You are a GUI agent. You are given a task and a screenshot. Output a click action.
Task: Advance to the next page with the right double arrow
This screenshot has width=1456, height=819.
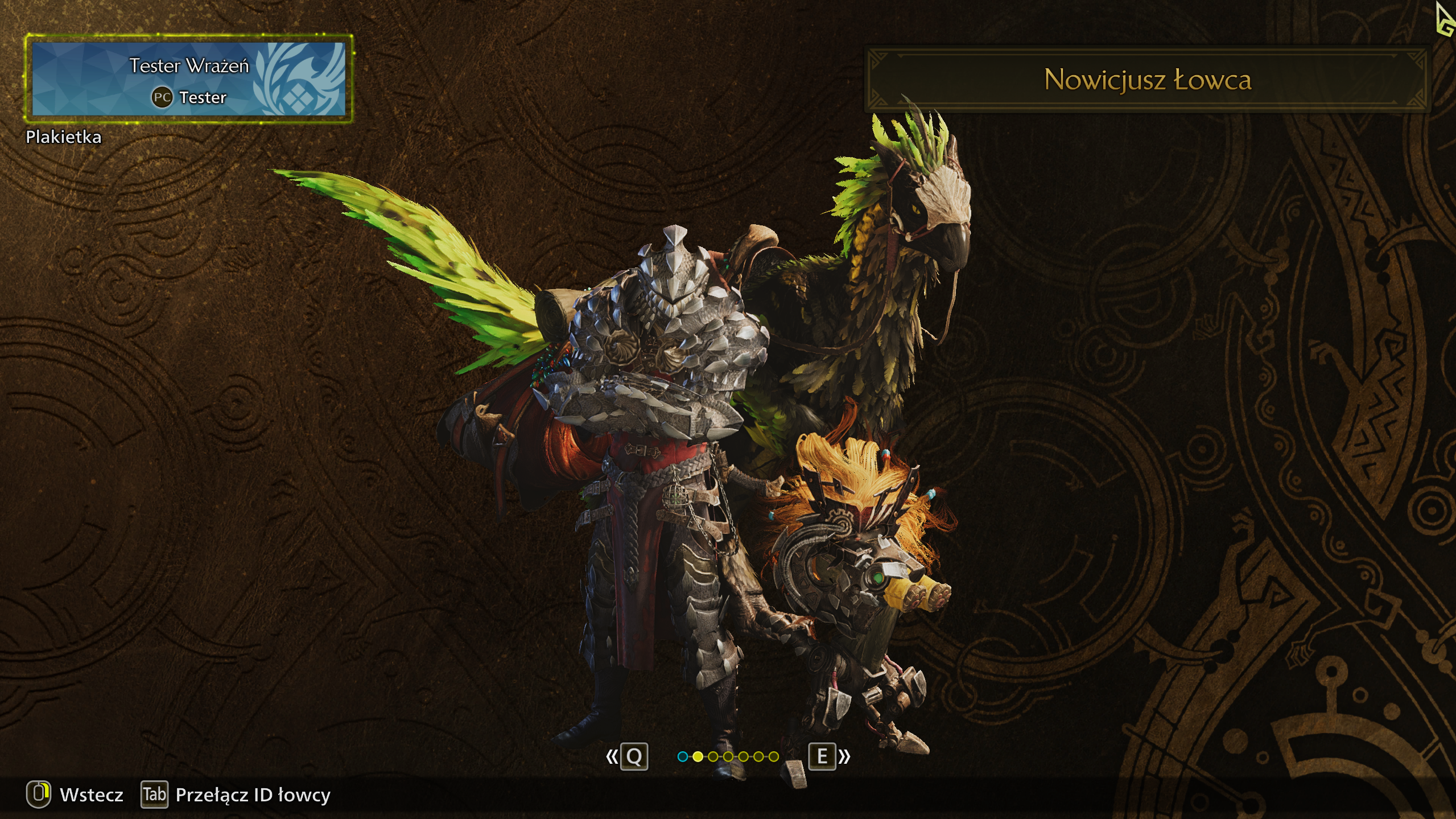[x=844, y=756]
